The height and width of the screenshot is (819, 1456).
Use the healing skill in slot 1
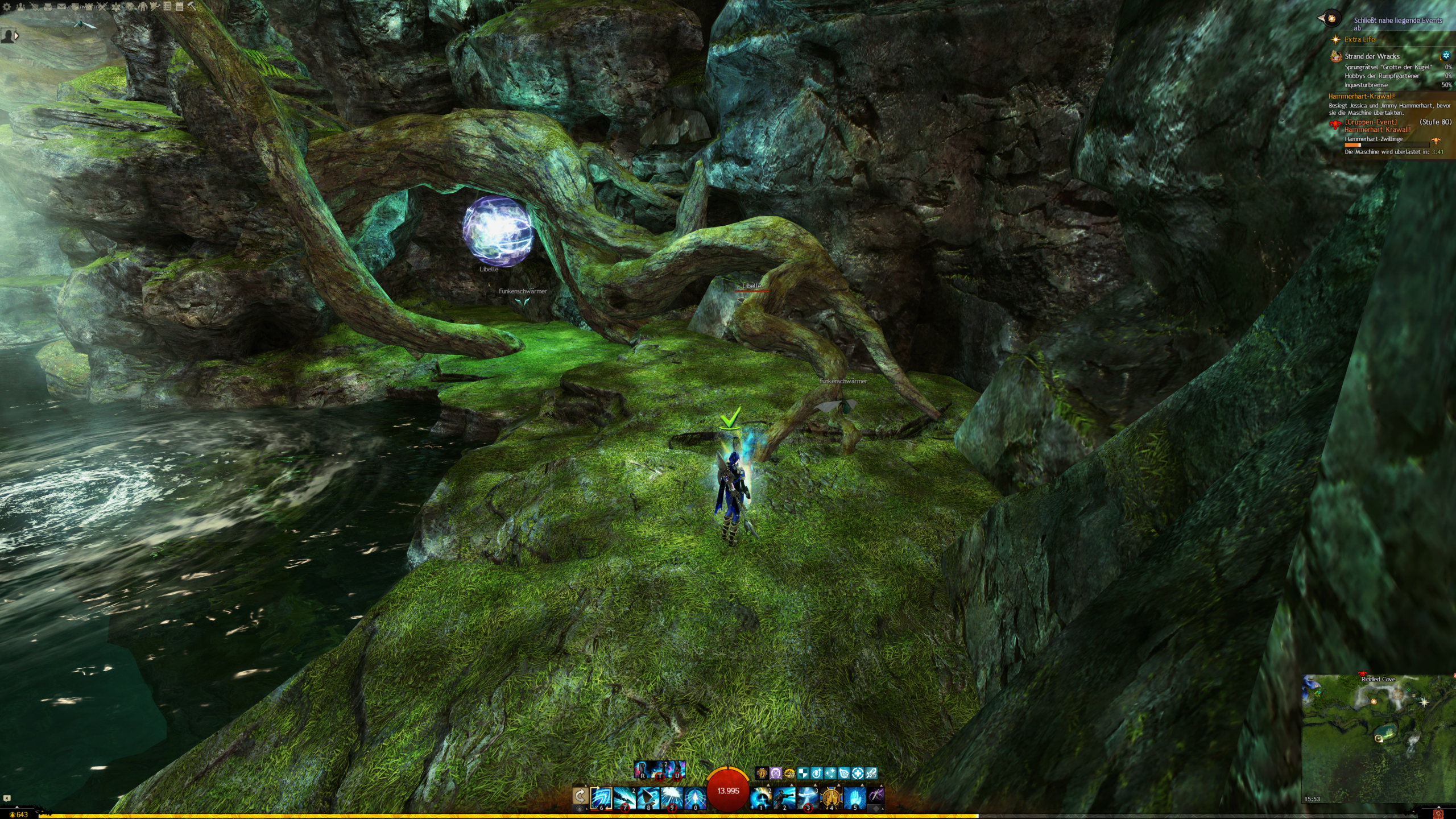(761, 798)
